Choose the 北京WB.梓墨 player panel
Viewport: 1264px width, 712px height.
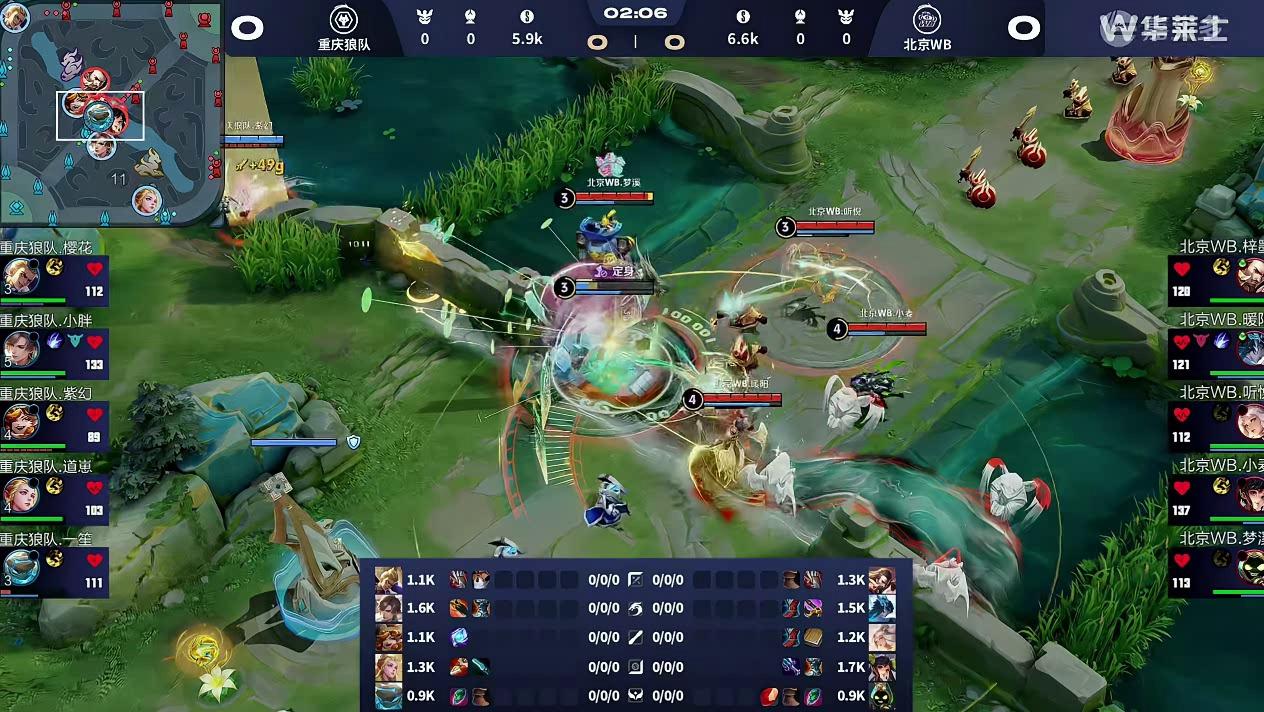(1216, 275)
